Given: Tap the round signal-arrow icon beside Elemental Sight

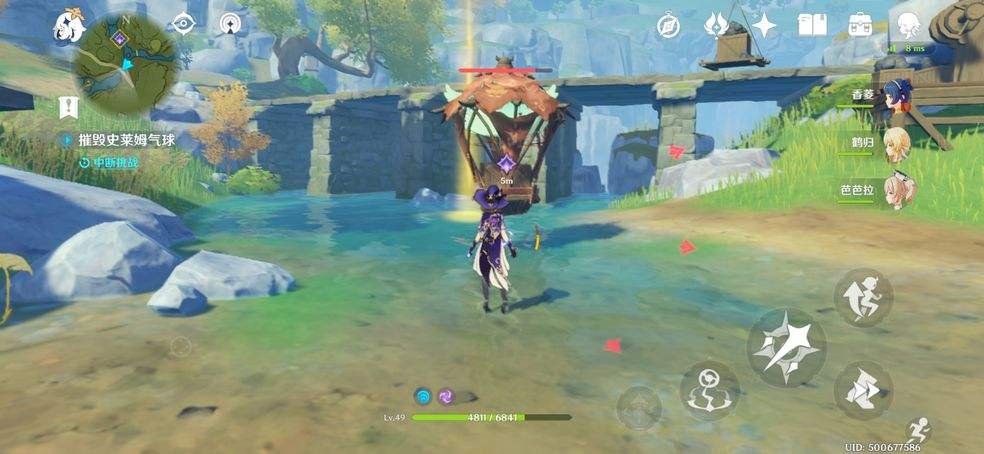Looking at the screenshot, I should (x=231, y=24).
